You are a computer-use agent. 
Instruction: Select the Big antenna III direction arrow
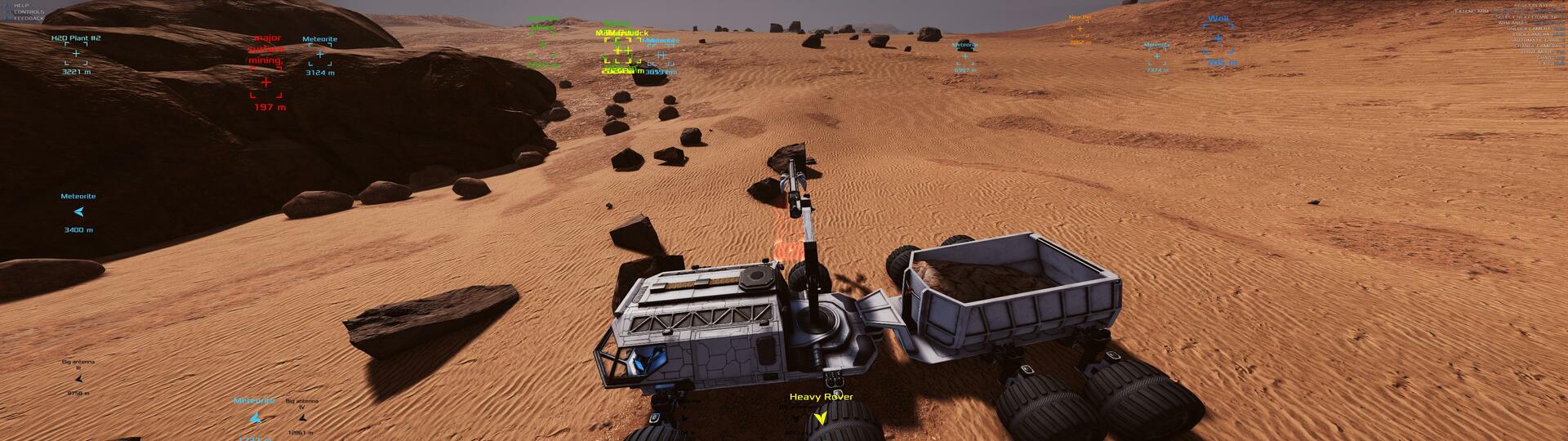click(78, 380)
